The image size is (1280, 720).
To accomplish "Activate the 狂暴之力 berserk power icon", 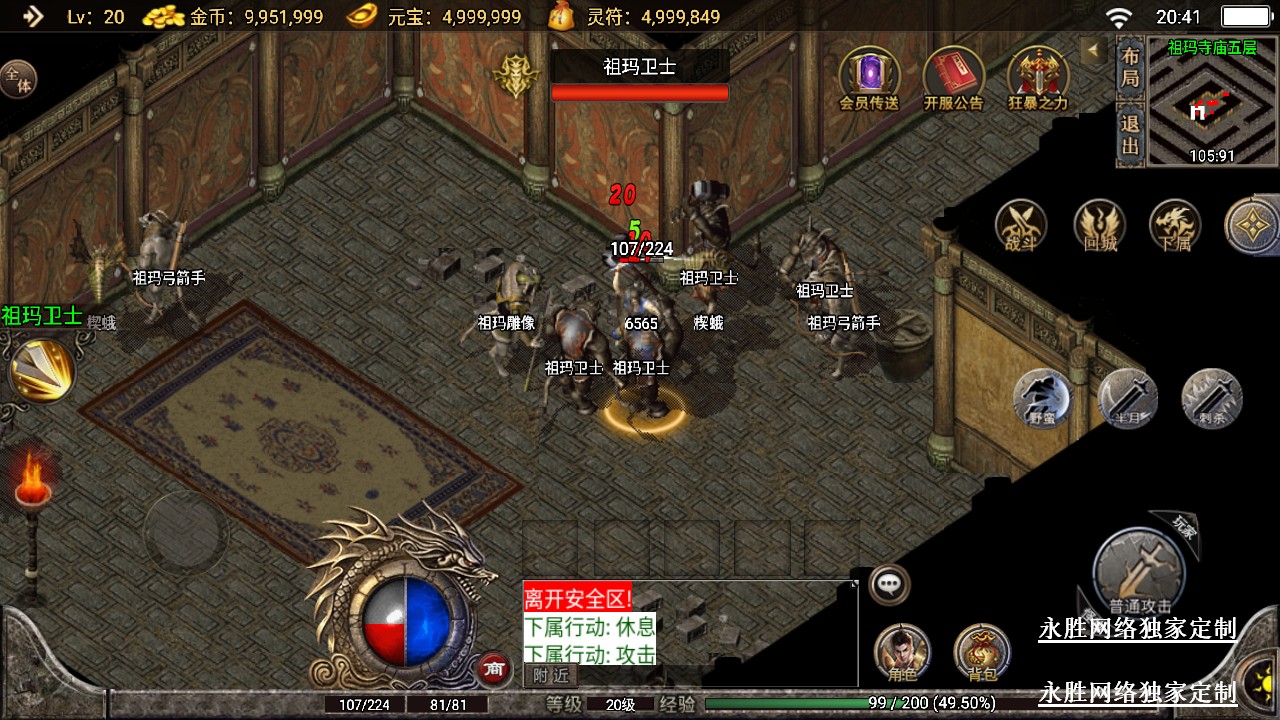I will tap(1037, 75).
